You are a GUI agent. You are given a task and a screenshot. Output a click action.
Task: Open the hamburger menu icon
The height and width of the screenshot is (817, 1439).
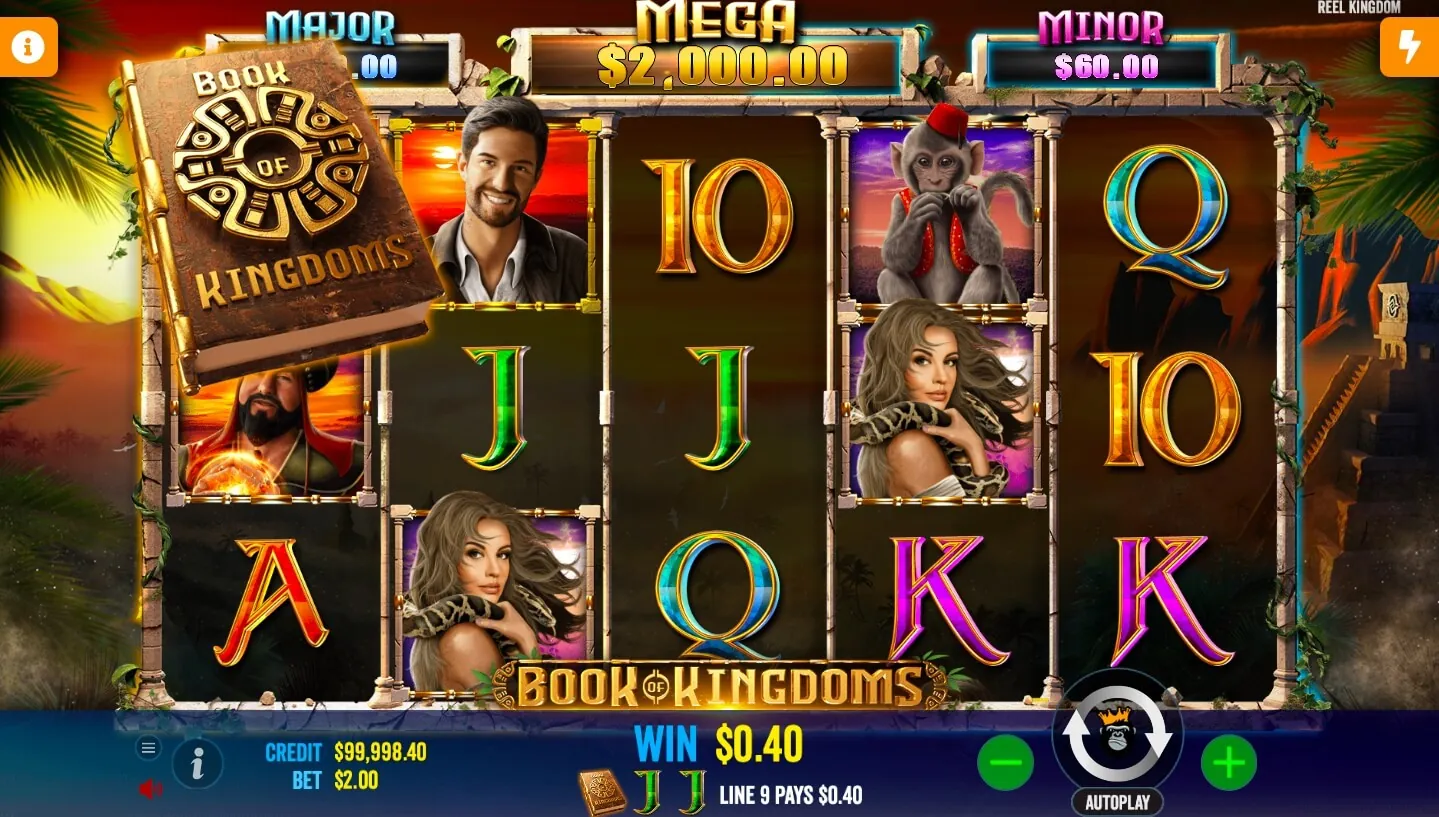149,748
